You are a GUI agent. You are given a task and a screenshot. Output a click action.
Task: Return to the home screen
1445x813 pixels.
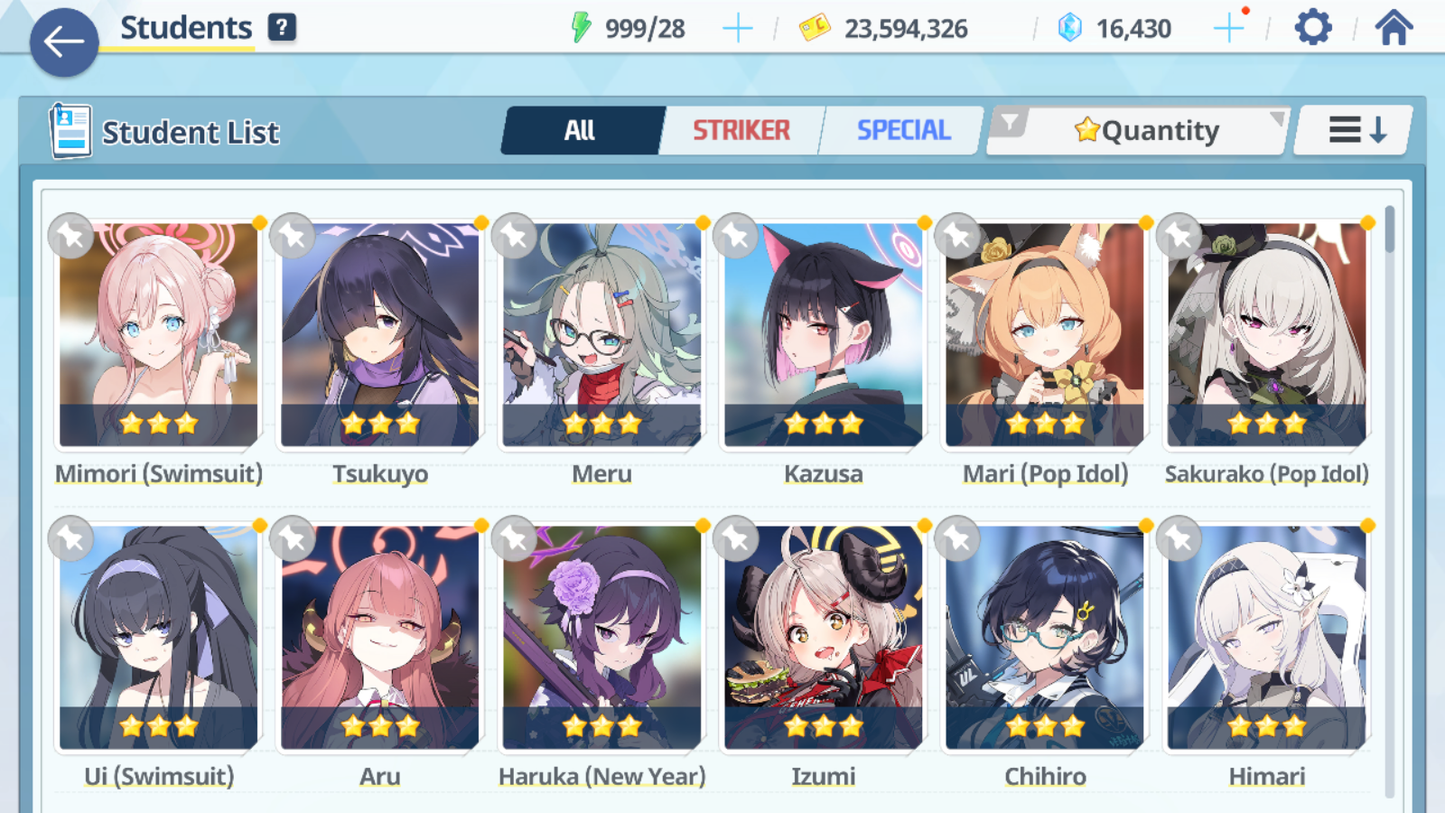click(1393, 28)
